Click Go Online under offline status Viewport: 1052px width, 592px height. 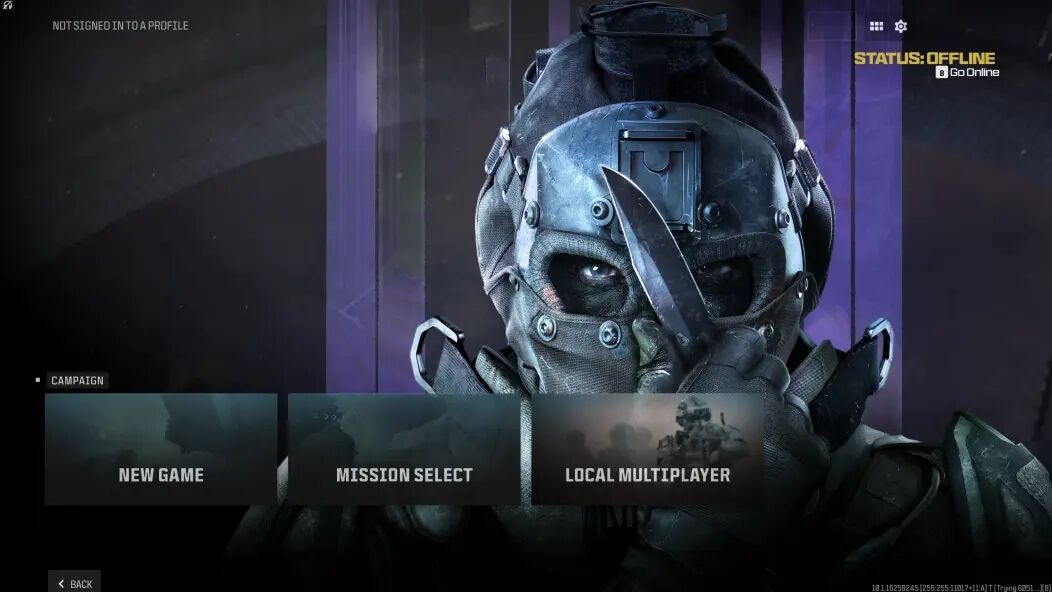click(x=968, y=72)
